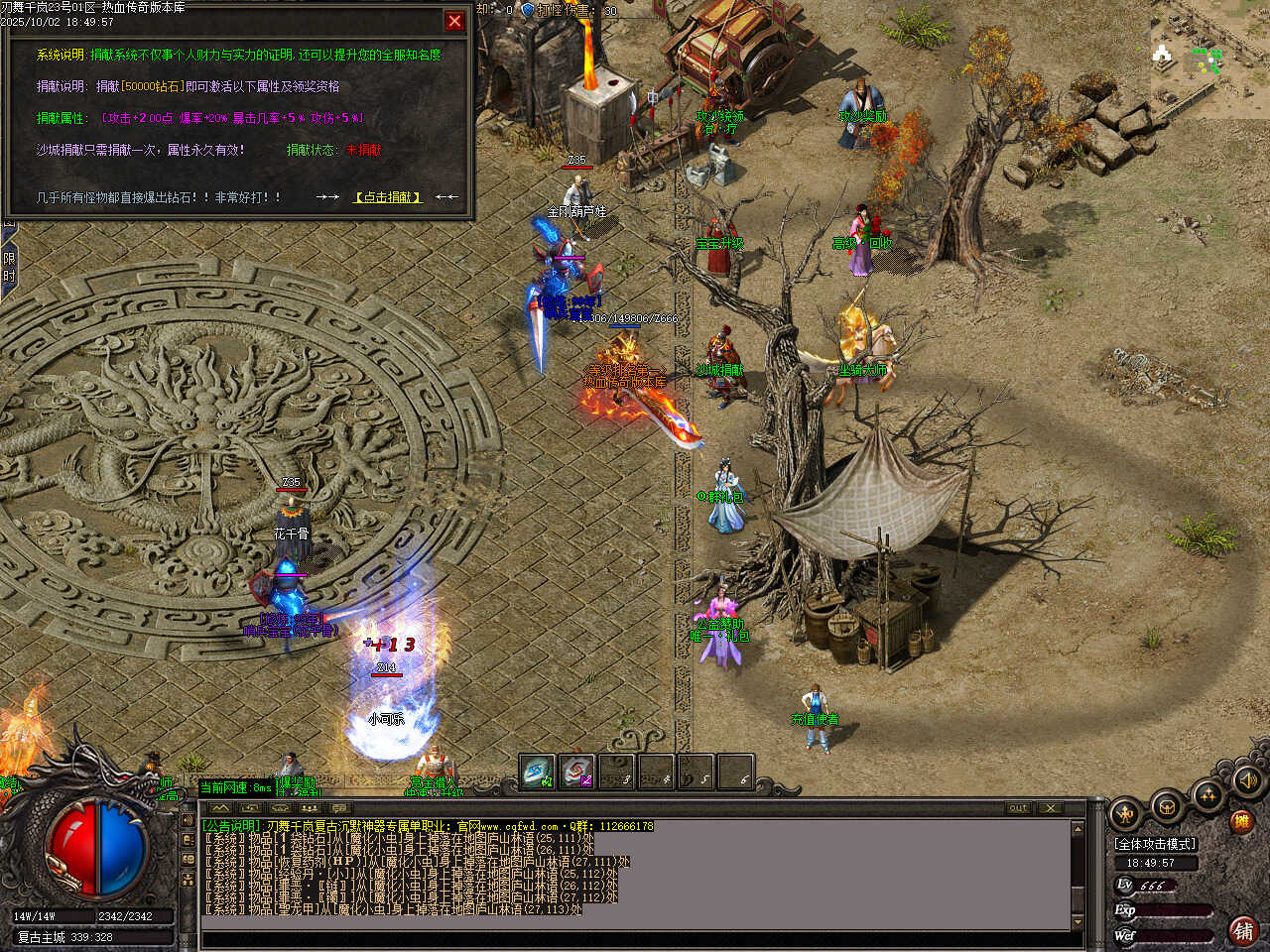1270x952 pixels.
Task: Use the red swirl skill in hotbar
Action: (576, 773)
